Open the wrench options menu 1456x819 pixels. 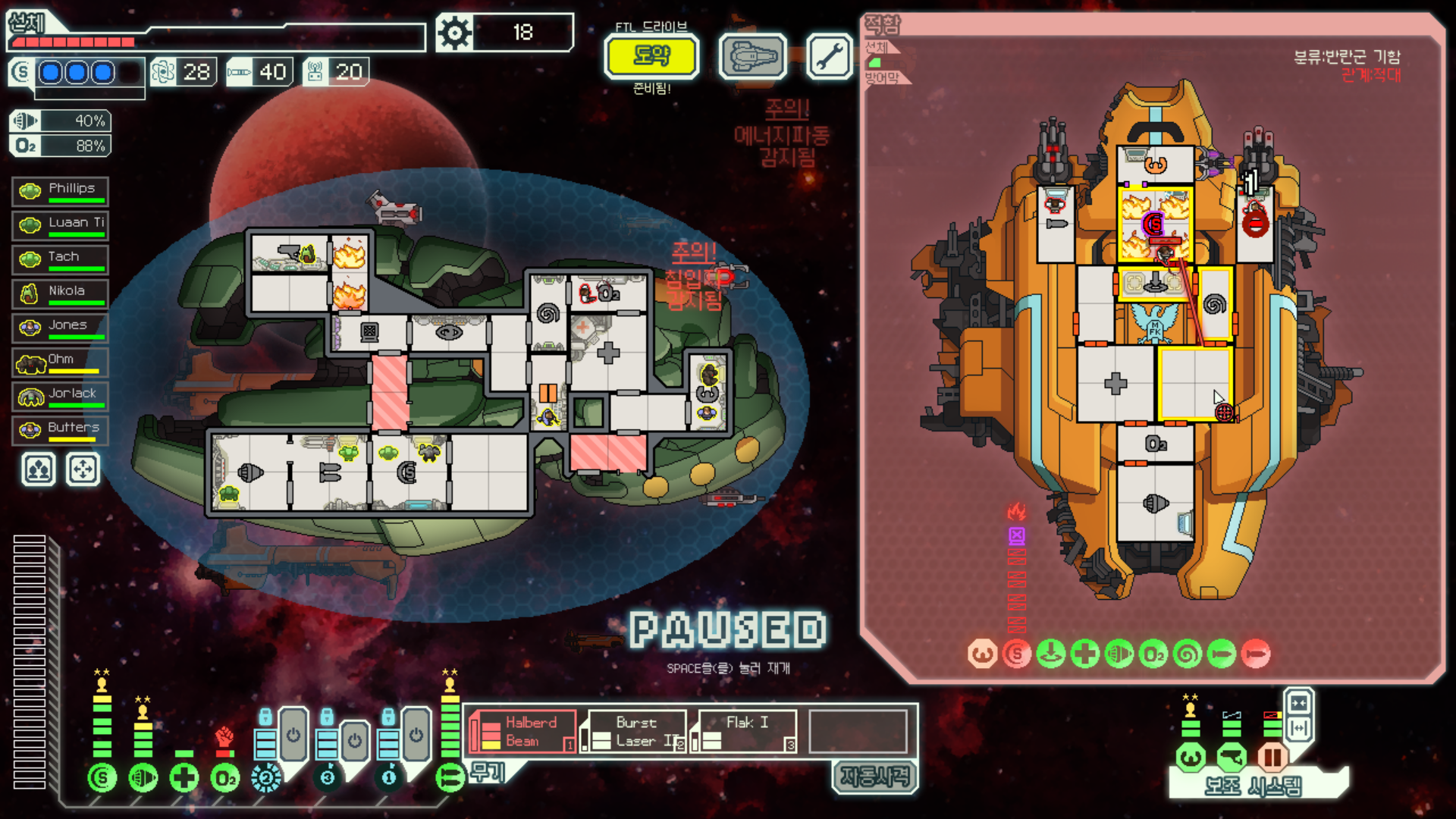(x=829, y=56)
